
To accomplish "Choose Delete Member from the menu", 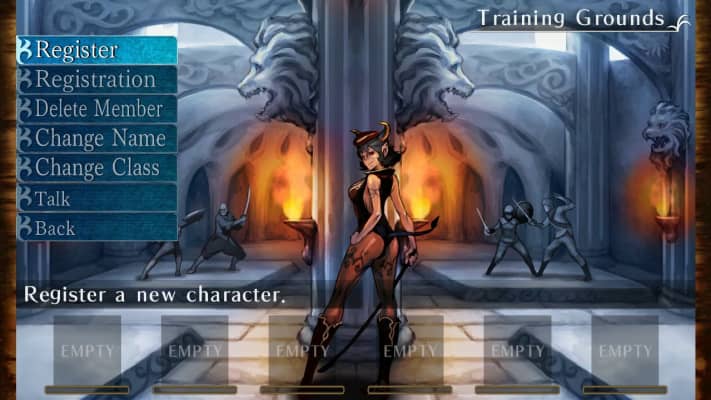I will pyautogui.click(x=97, y=109).
